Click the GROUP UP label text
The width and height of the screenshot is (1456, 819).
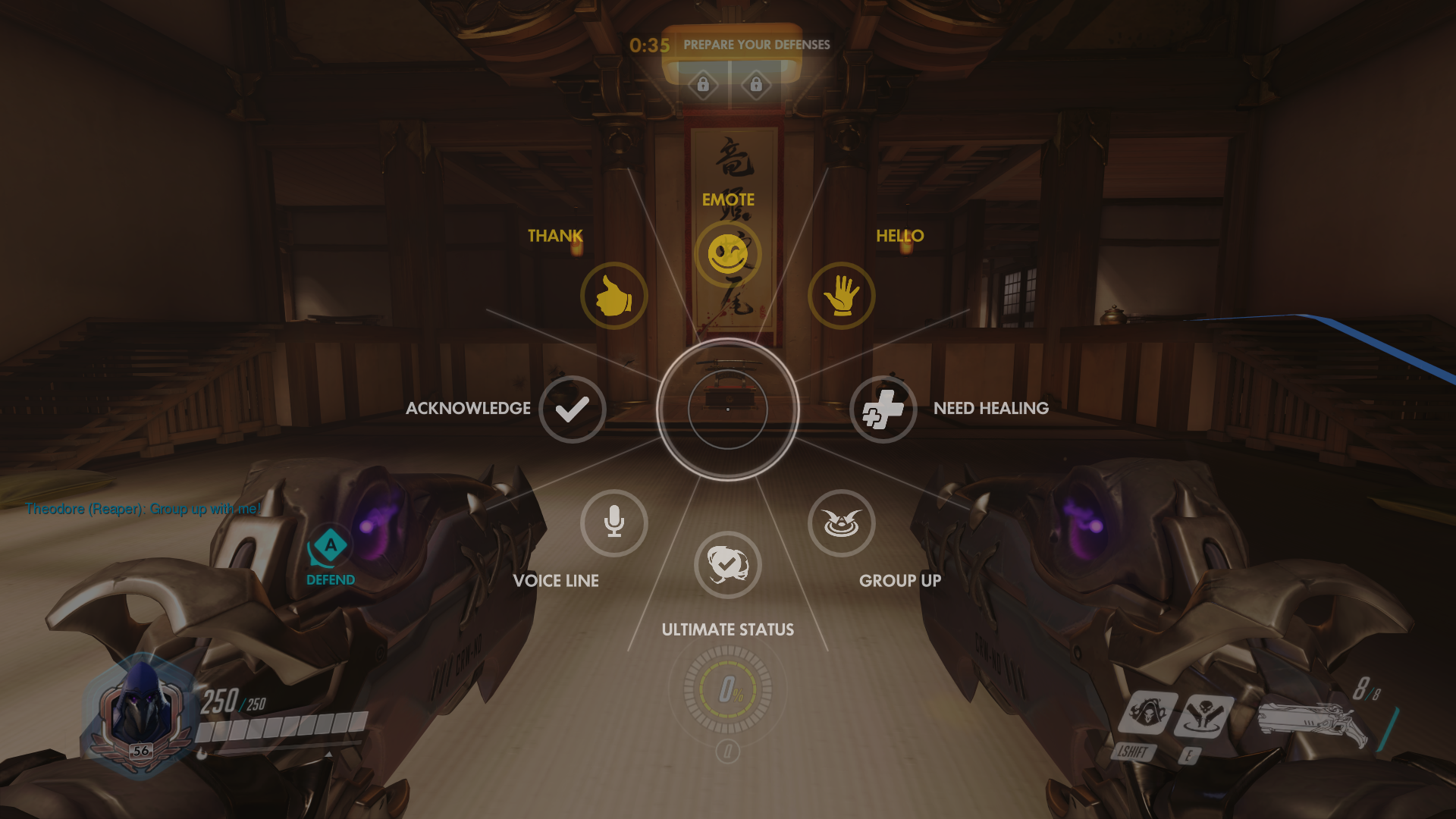coord(901,580)
